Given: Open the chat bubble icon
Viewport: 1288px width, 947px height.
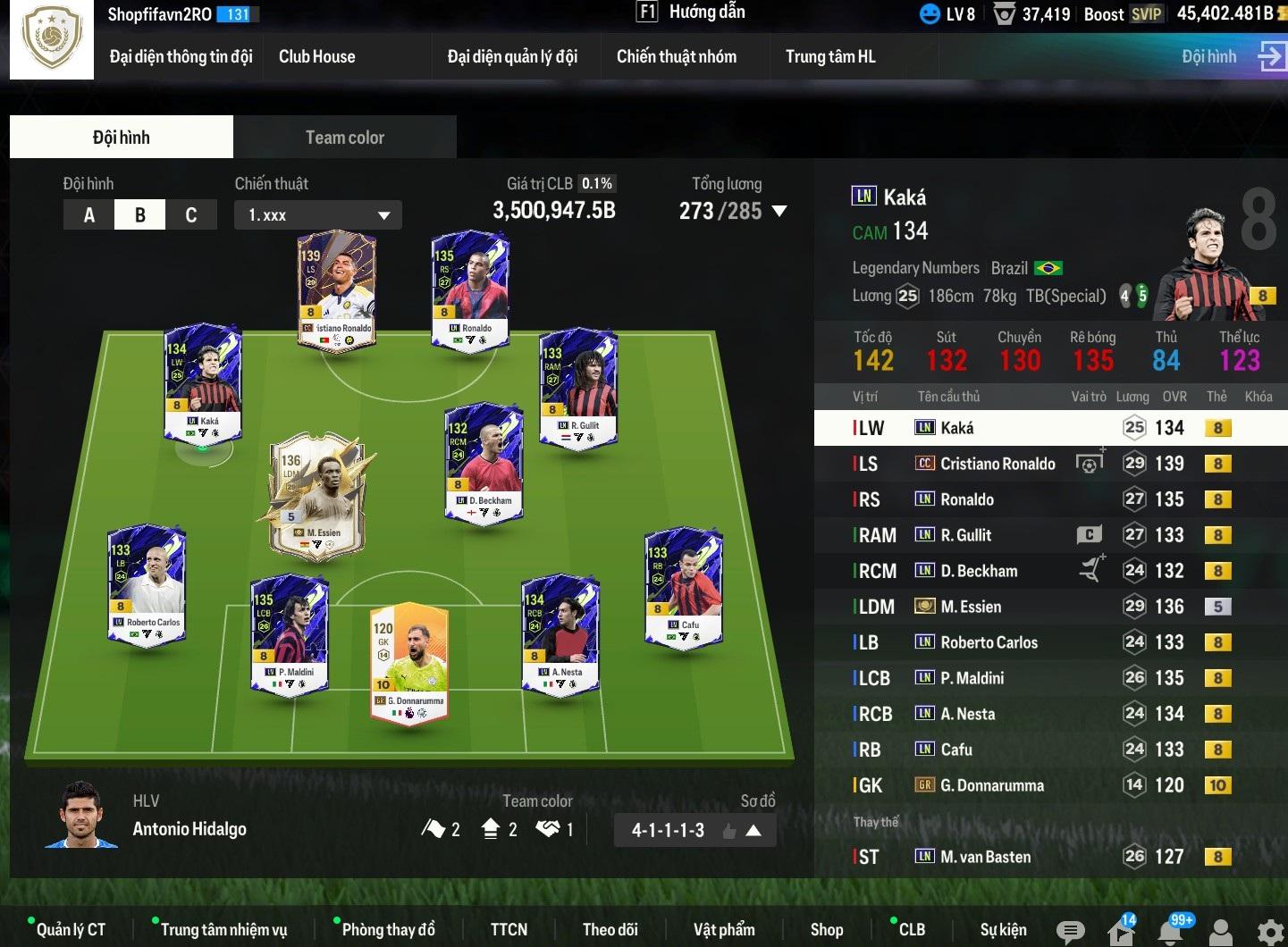Looking at the screenshot, I should [x=1070, y=932].
